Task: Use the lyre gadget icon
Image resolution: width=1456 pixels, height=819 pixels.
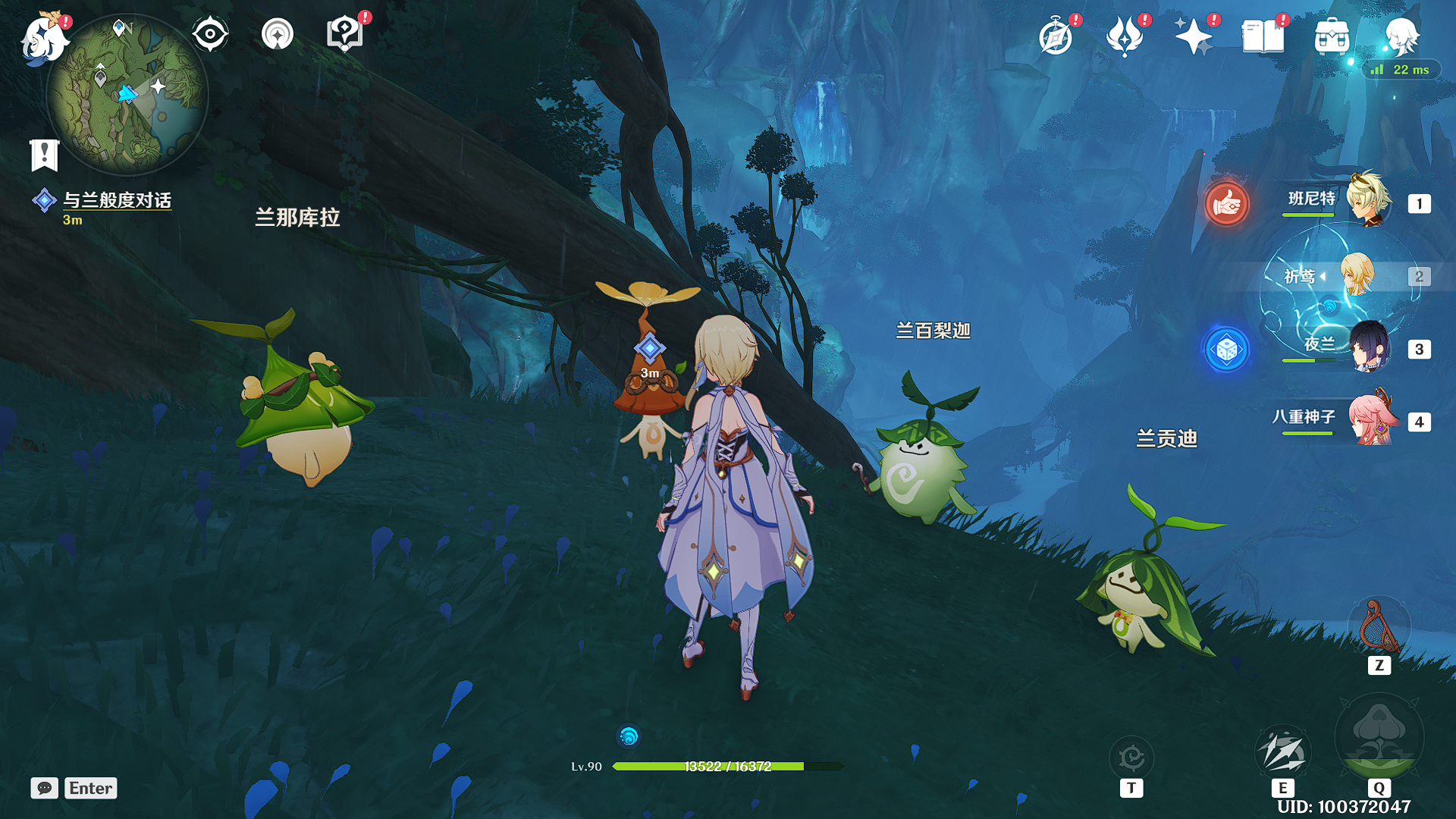Action: pyautogui.click(x=1379, y=626)
